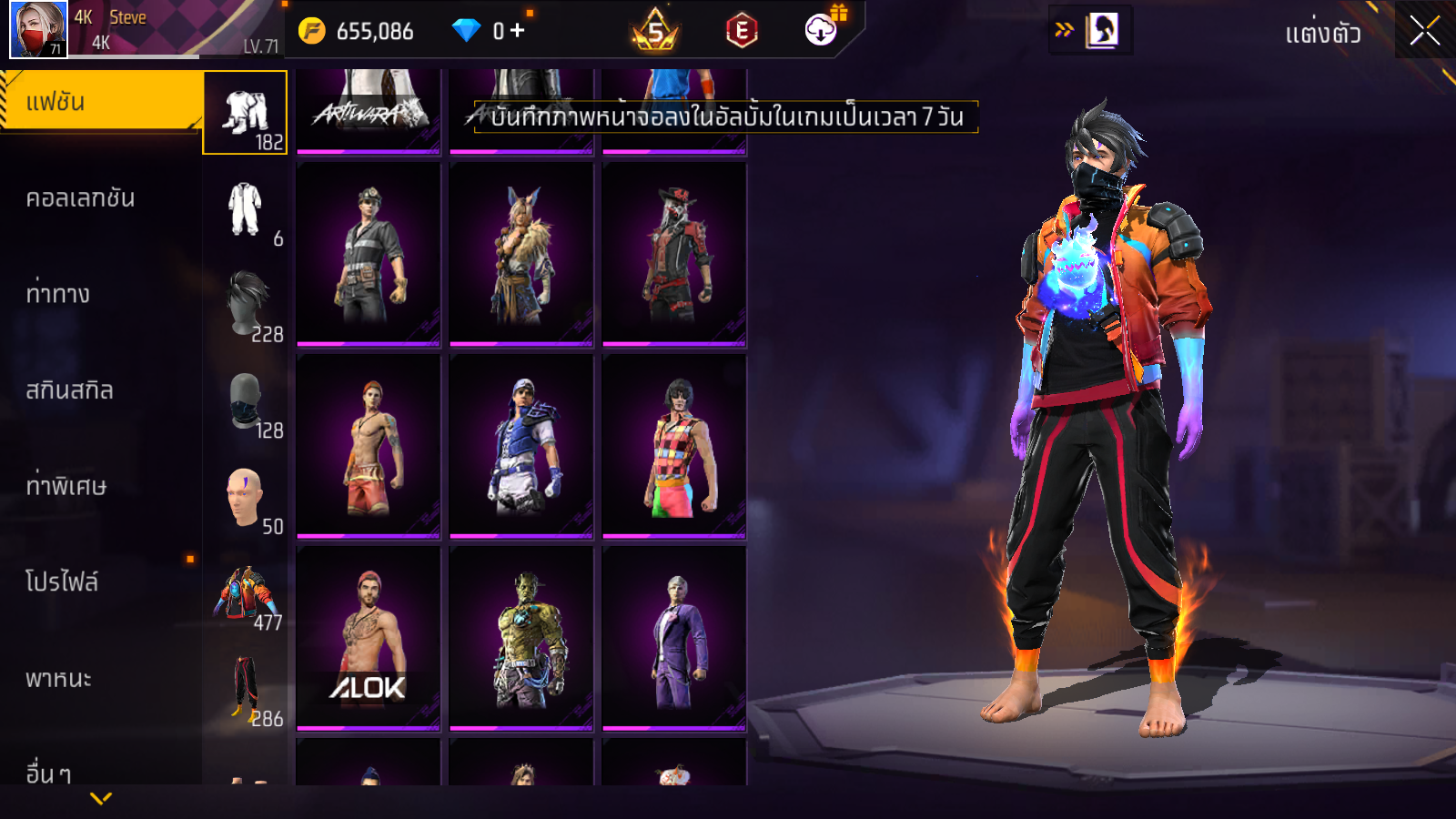Screen dimensions: 1456x819
Task: Select the outfit sets subcategory showing 182
Action: [245, 113]
